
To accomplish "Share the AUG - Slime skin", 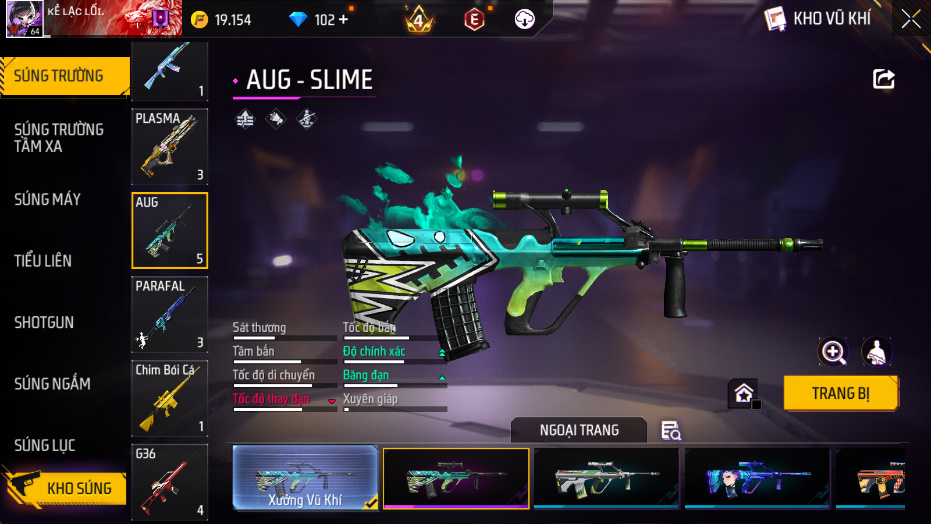I will click(884, 79).
